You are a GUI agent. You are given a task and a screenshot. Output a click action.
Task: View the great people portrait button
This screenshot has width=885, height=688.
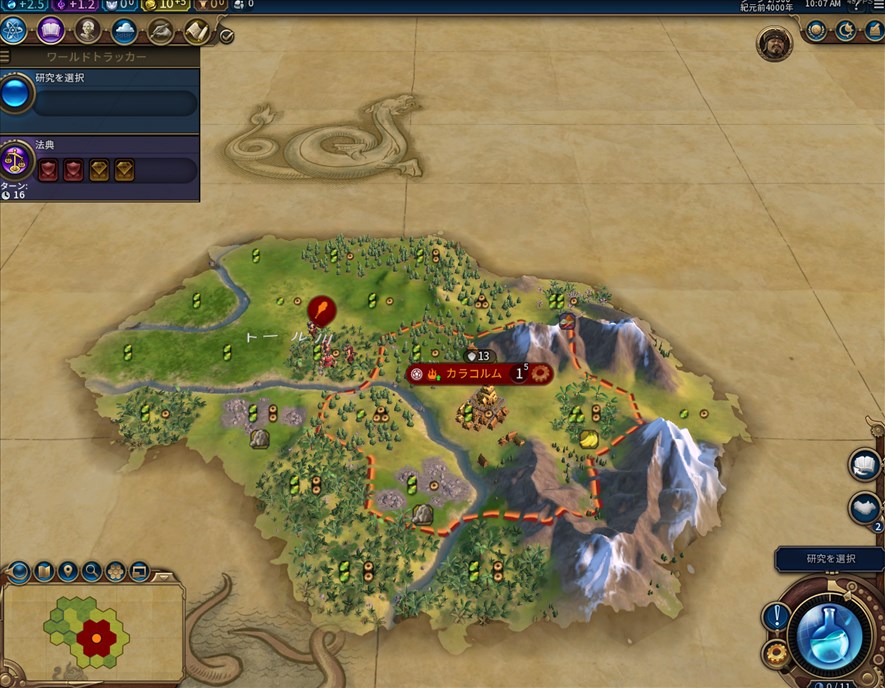pyautogui.click(x=88, y=31)
